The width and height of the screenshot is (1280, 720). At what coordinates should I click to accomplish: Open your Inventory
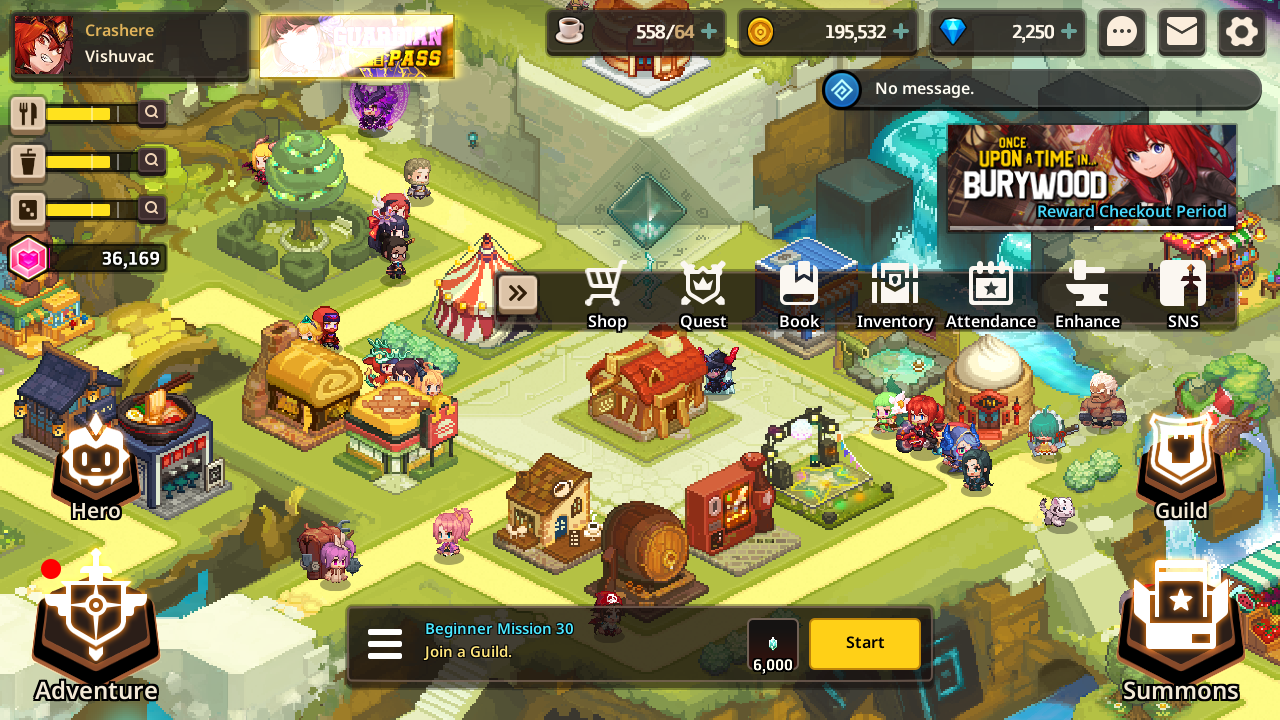[895, 295]
